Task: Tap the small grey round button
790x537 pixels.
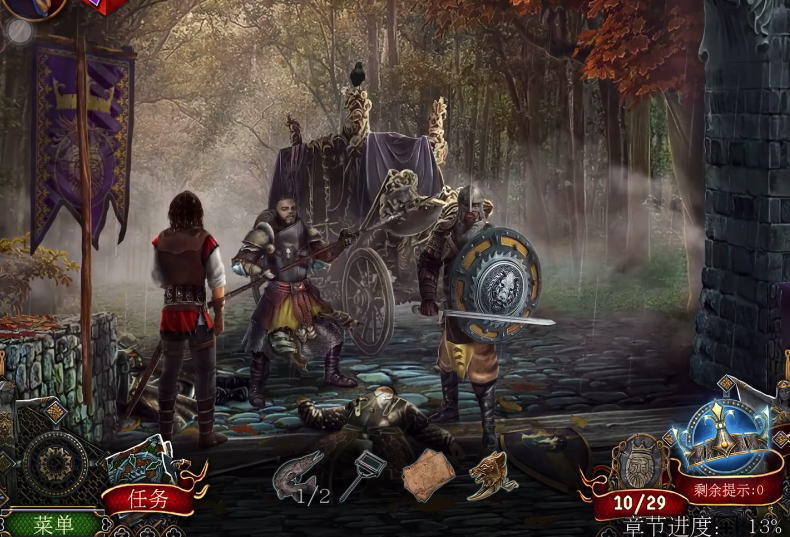Action: pos(19,31)
